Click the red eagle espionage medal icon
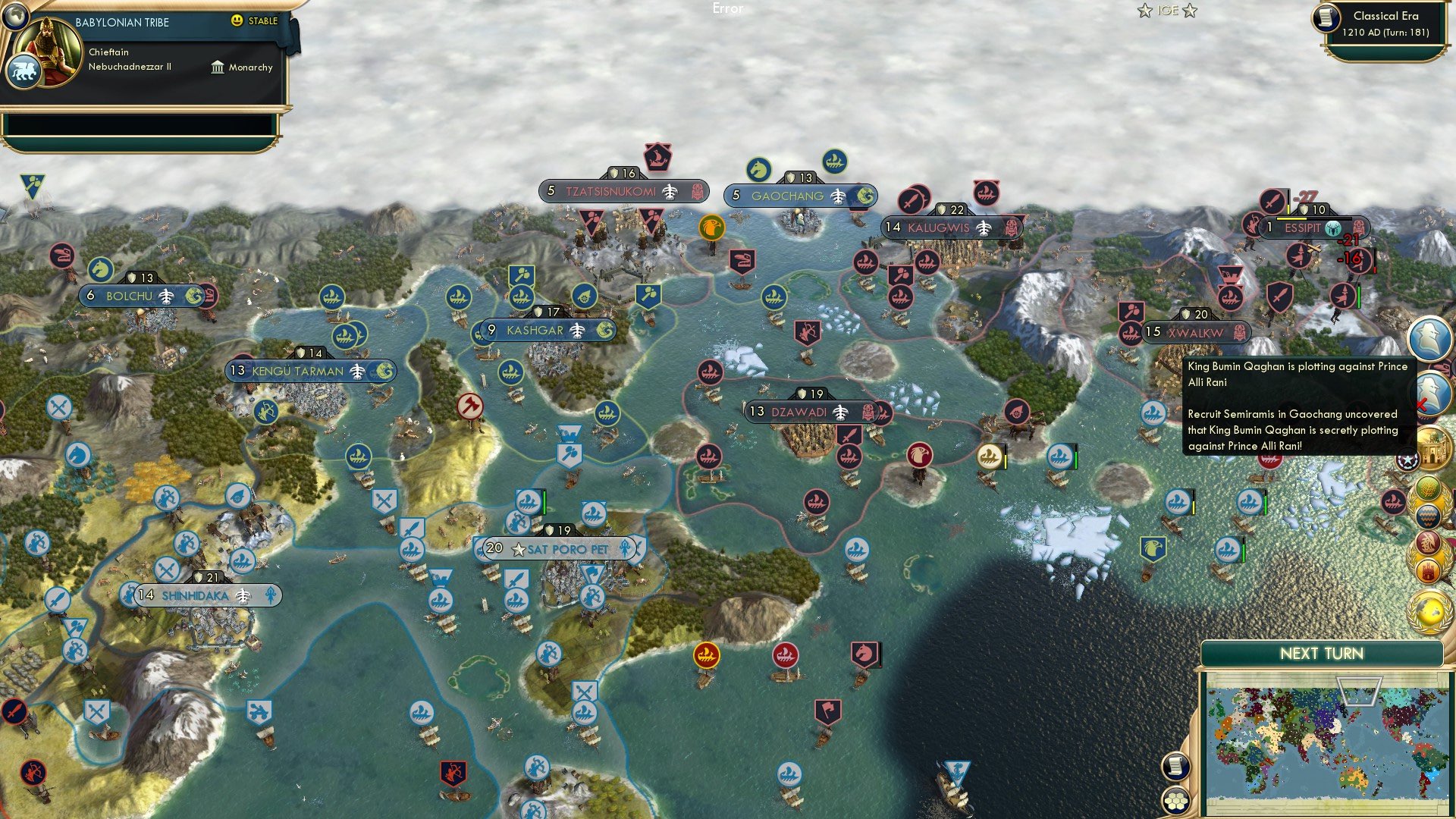1456x819 pixels. click(1428, 543)
